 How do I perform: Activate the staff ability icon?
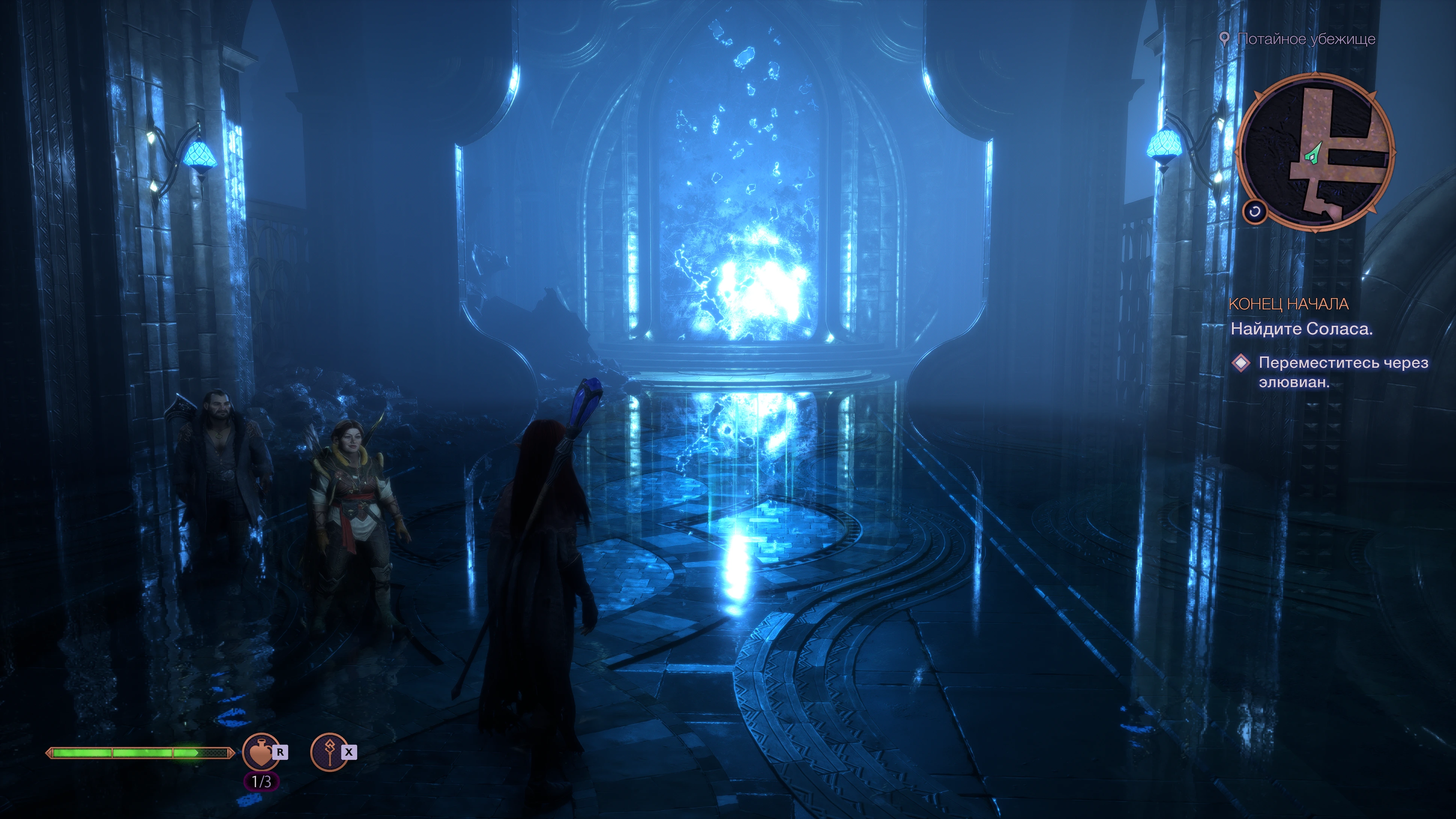click(x=330, y=752)
